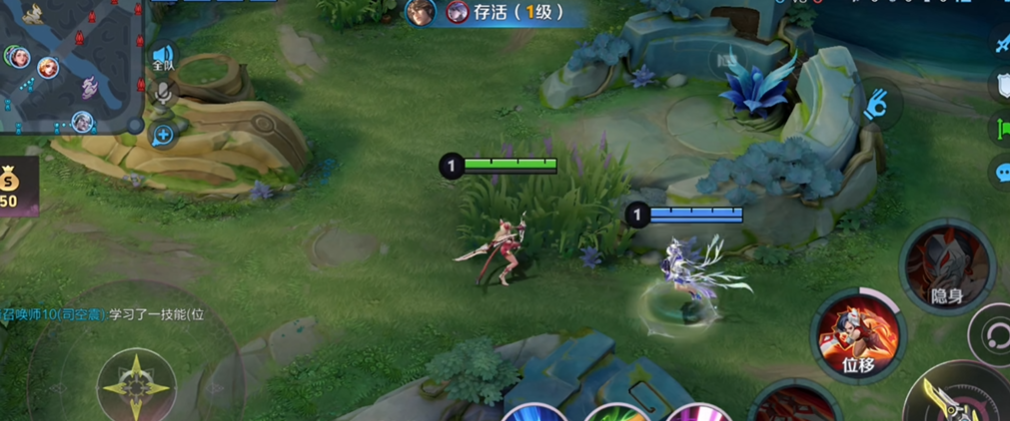This screenshot has height=421, width=1010.
Task: Use the 位移 dash skill
Action: [x=859, y=336]
